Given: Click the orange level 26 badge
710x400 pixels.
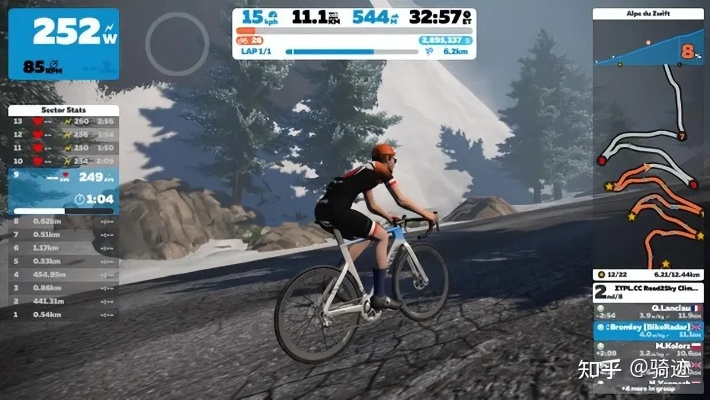Looking at the screenshot, I should click(x=249, y=41).
